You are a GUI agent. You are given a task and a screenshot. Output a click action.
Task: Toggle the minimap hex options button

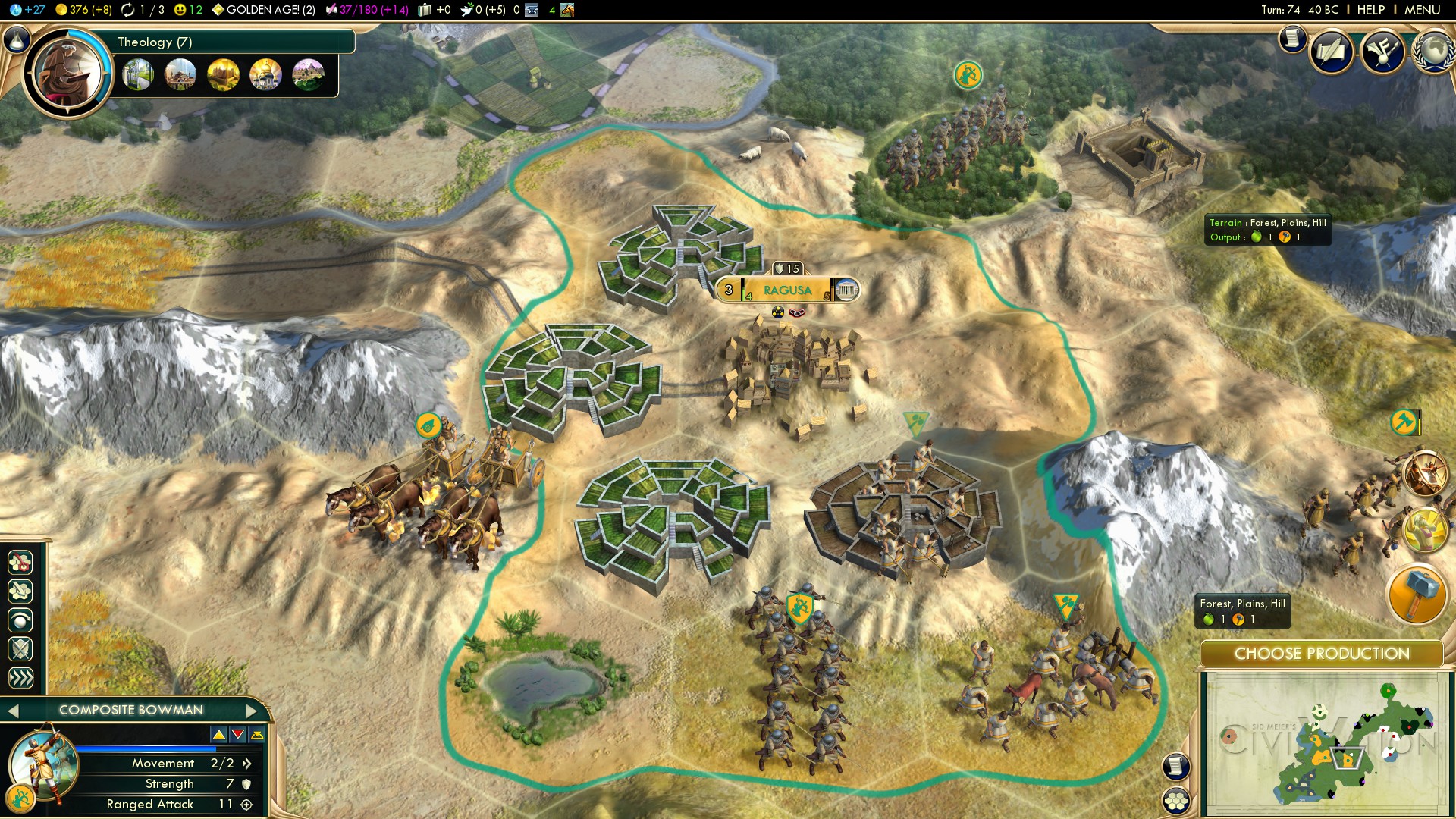[x=1175, y=801]
